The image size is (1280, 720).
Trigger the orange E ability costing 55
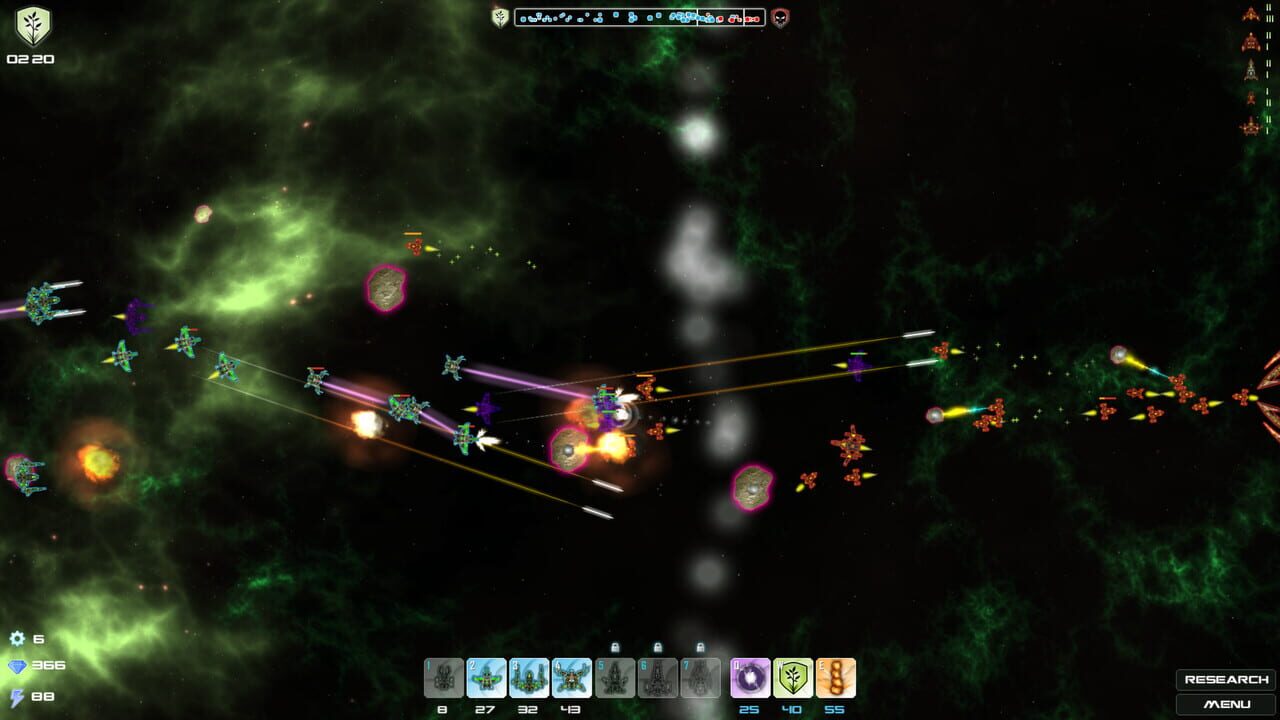[836, 678]
